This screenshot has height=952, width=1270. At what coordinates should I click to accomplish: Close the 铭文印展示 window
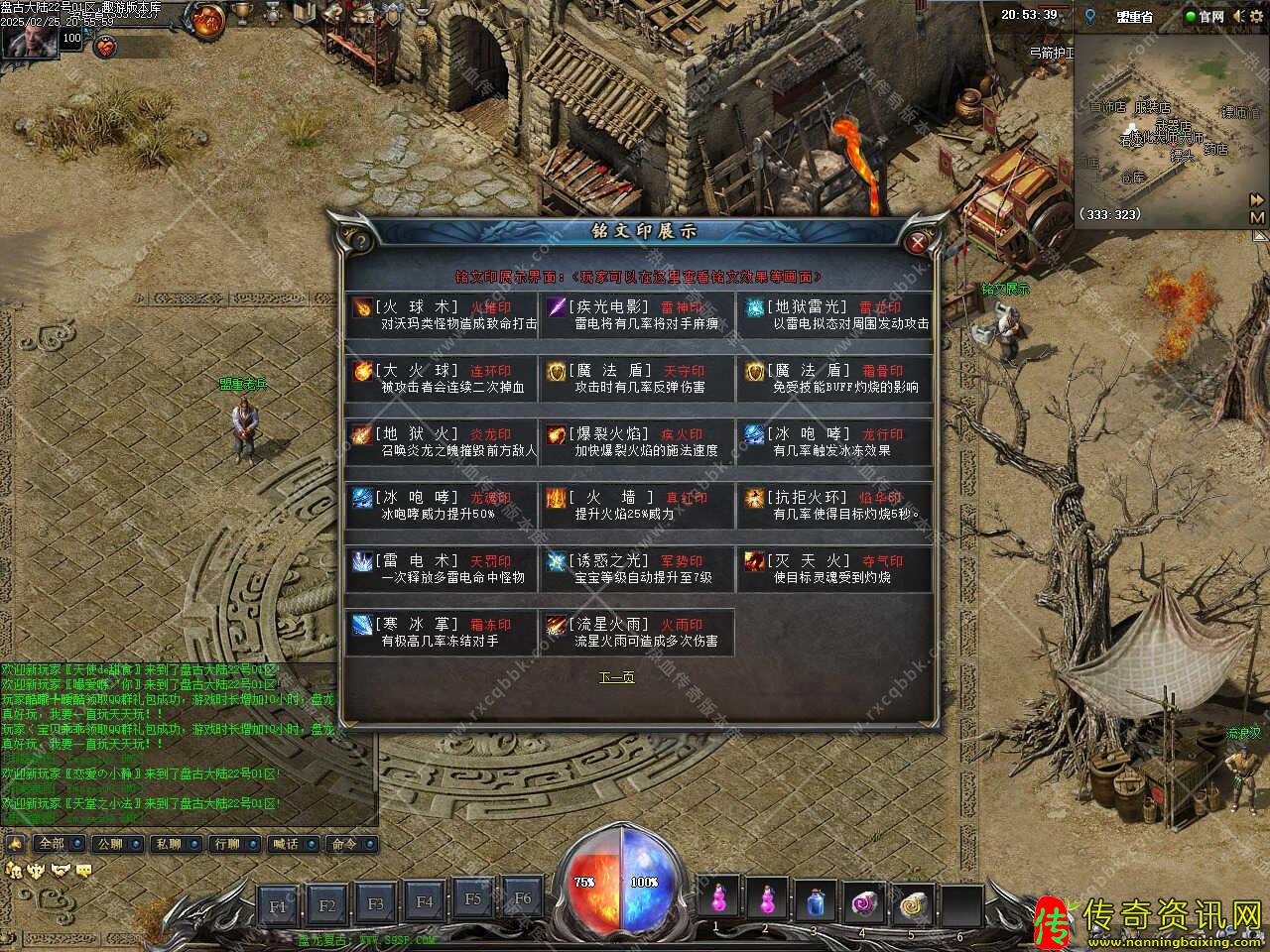click(x=918, y=241)
